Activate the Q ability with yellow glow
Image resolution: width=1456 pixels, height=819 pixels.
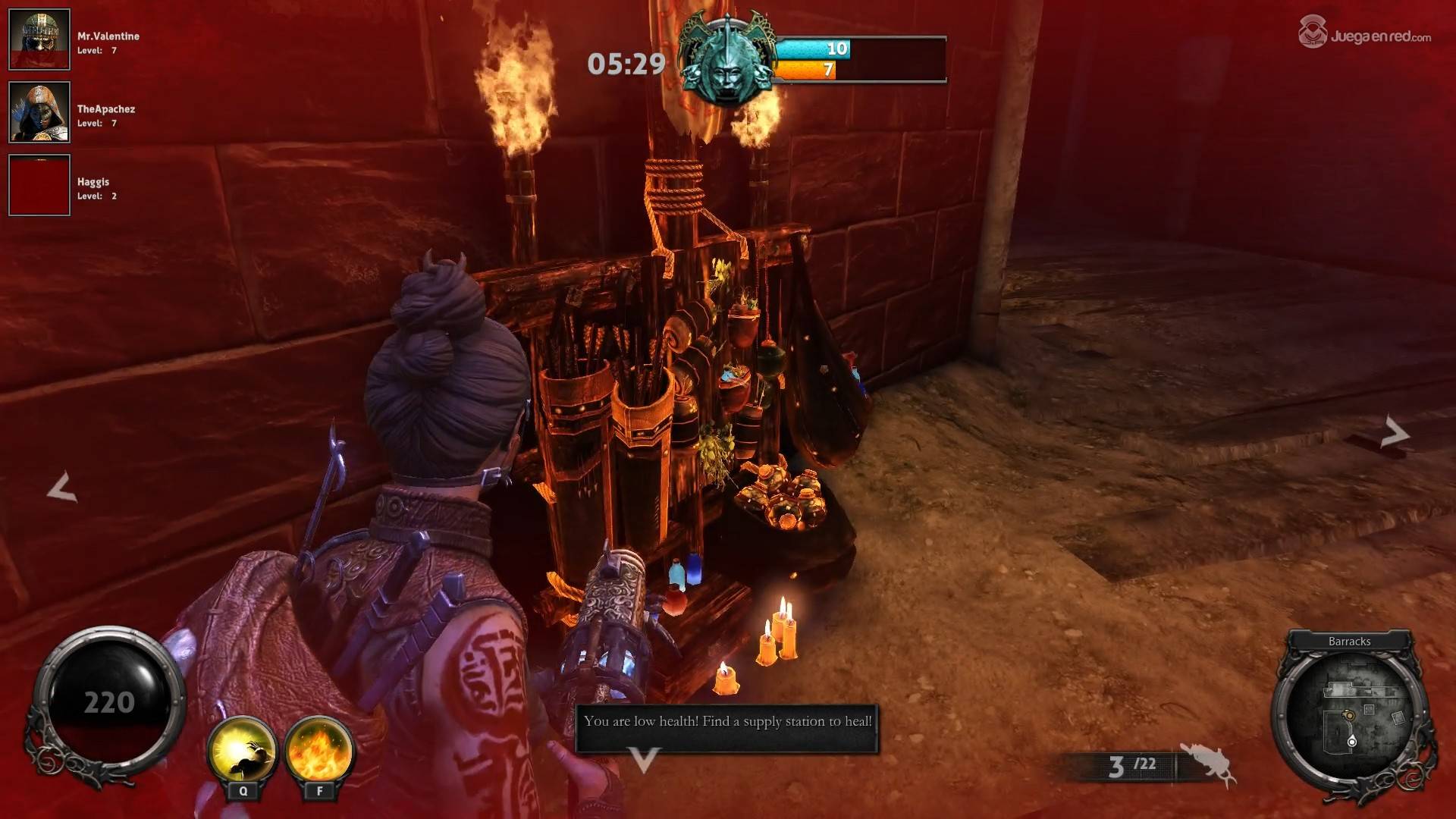(x=243, y=751)
